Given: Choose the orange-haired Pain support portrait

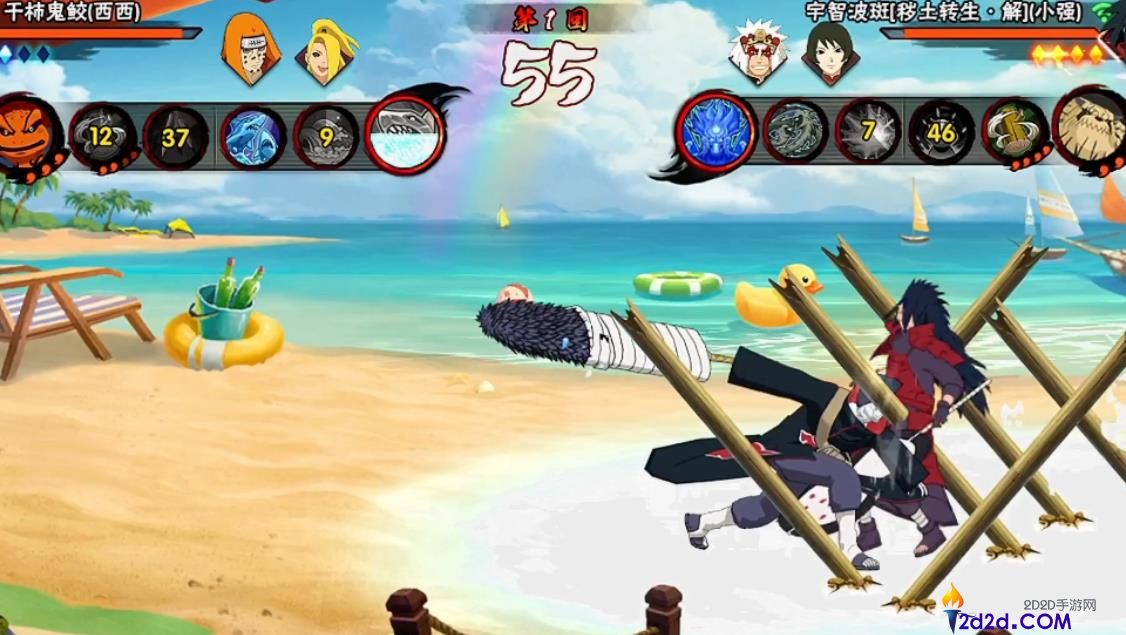Looking at the screenshot, I should click(x=244, y=48).
